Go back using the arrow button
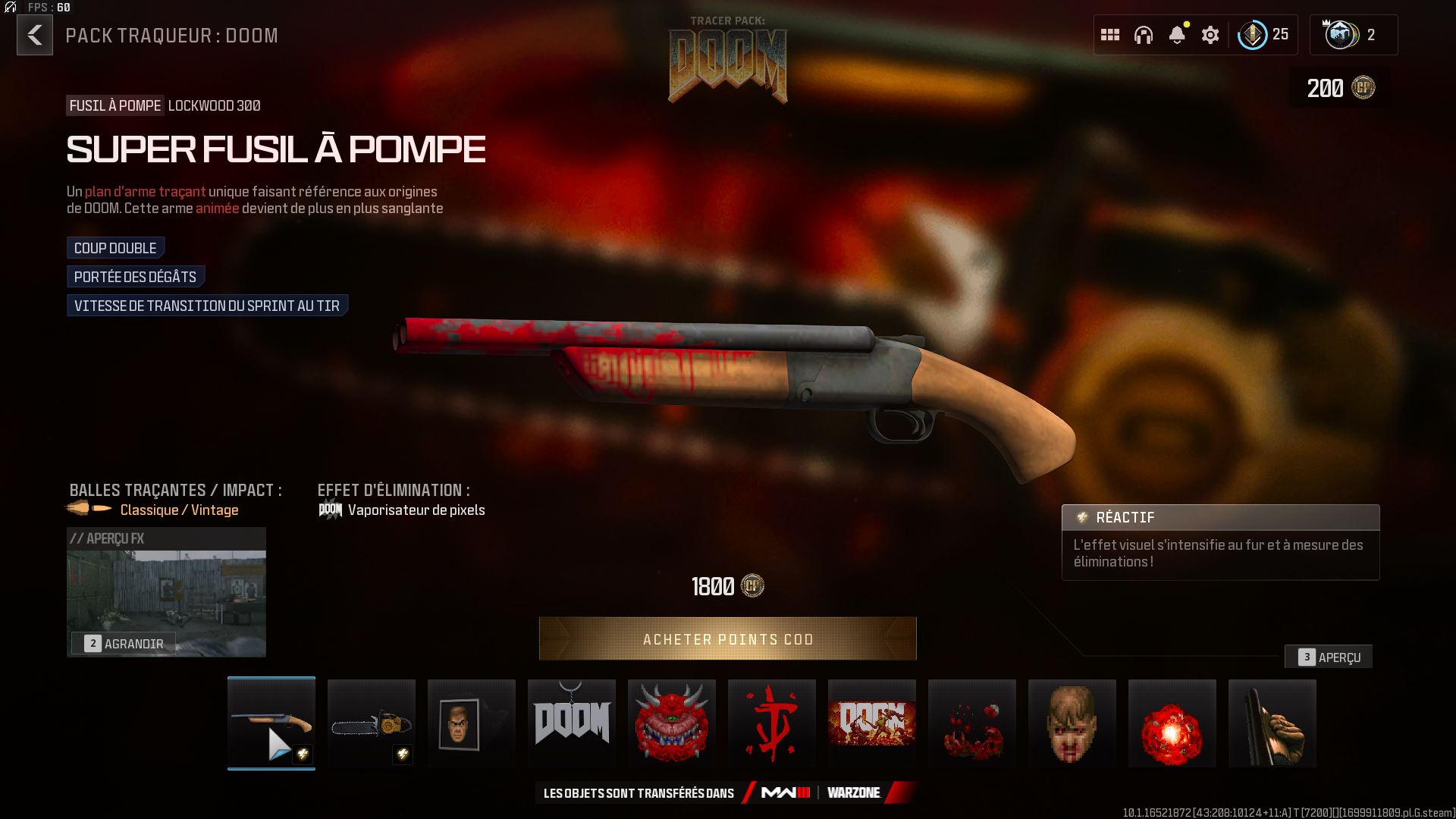This screenshot has width=1456, height=819. point(35,36)
